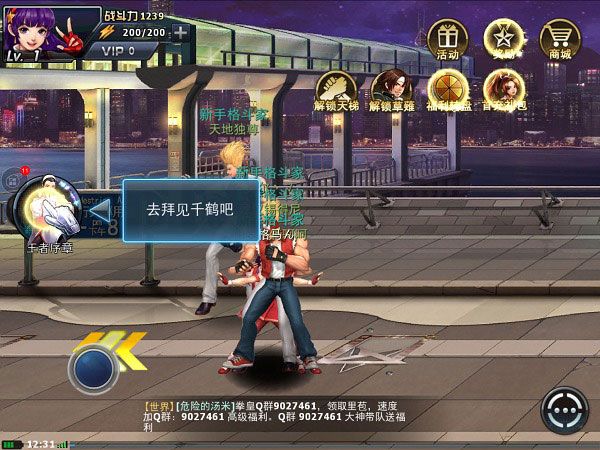Open the 活动 events gift icon
Image resolution: width=600 pixels, height=450 pixels.
pos(447,38)
